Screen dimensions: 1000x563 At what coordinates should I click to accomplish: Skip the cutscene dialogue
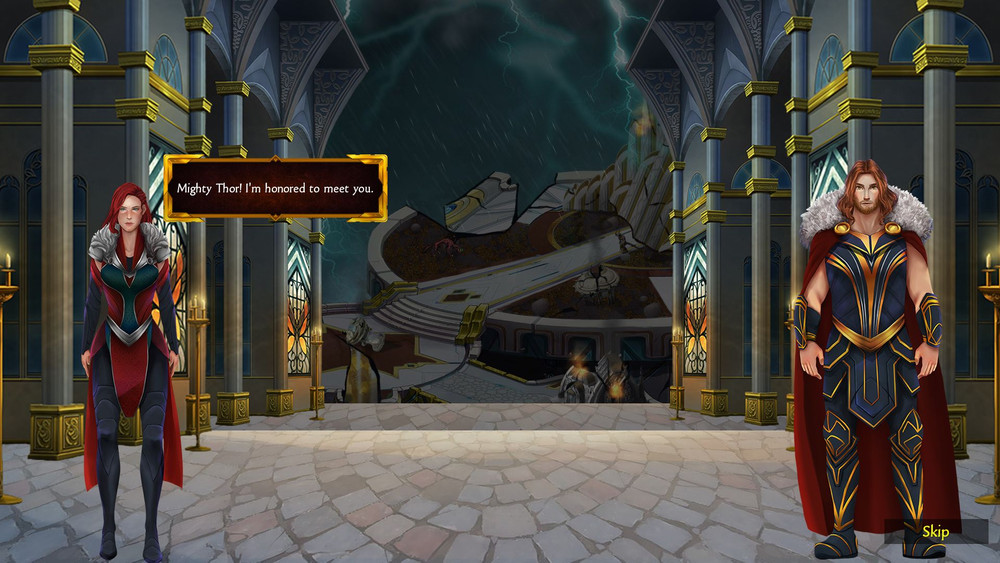pyautogui.click(x=935, y=532)
